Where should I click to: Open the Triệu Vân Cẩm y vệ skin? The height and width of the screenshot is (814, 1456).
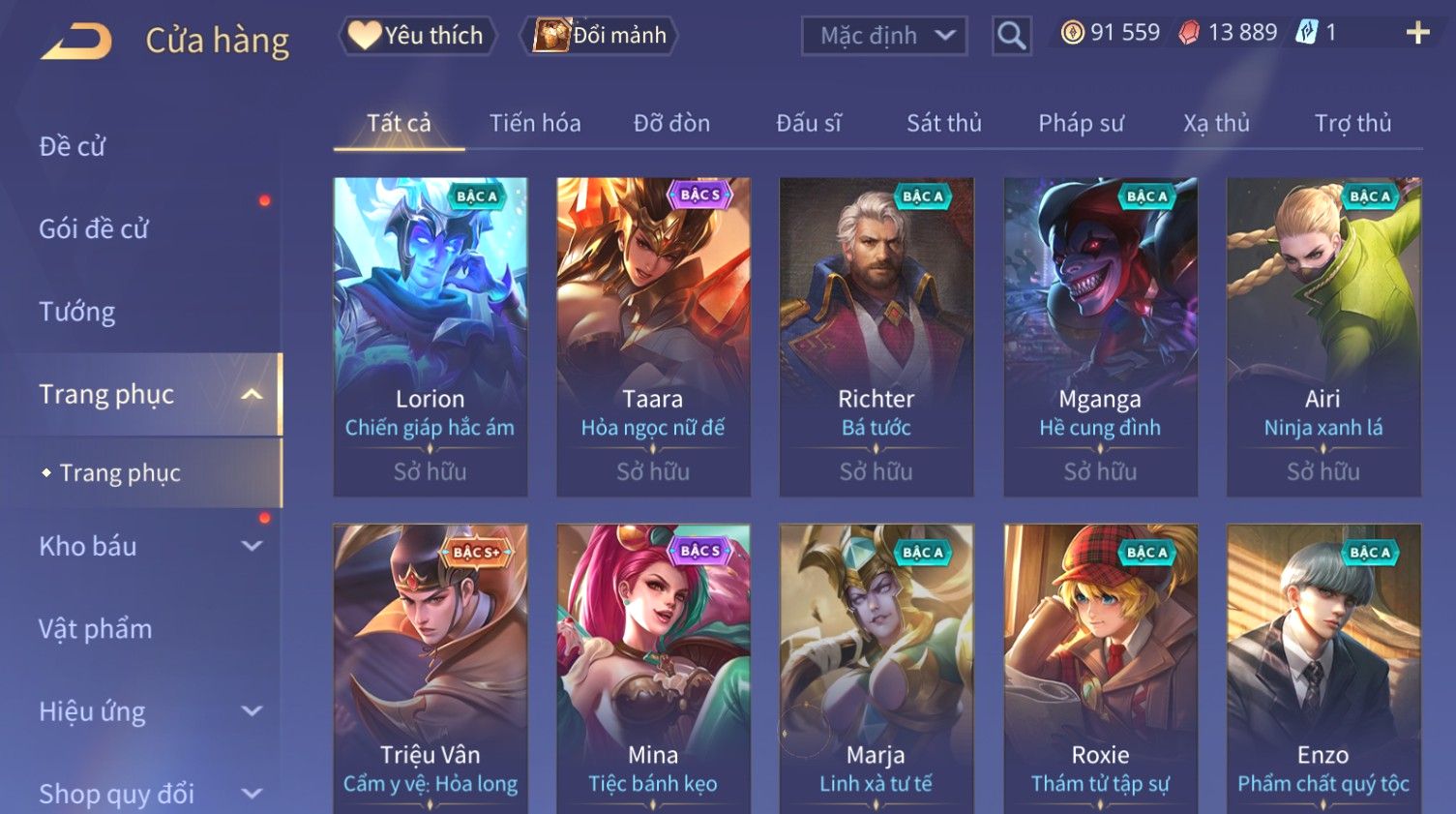(431, 668)
